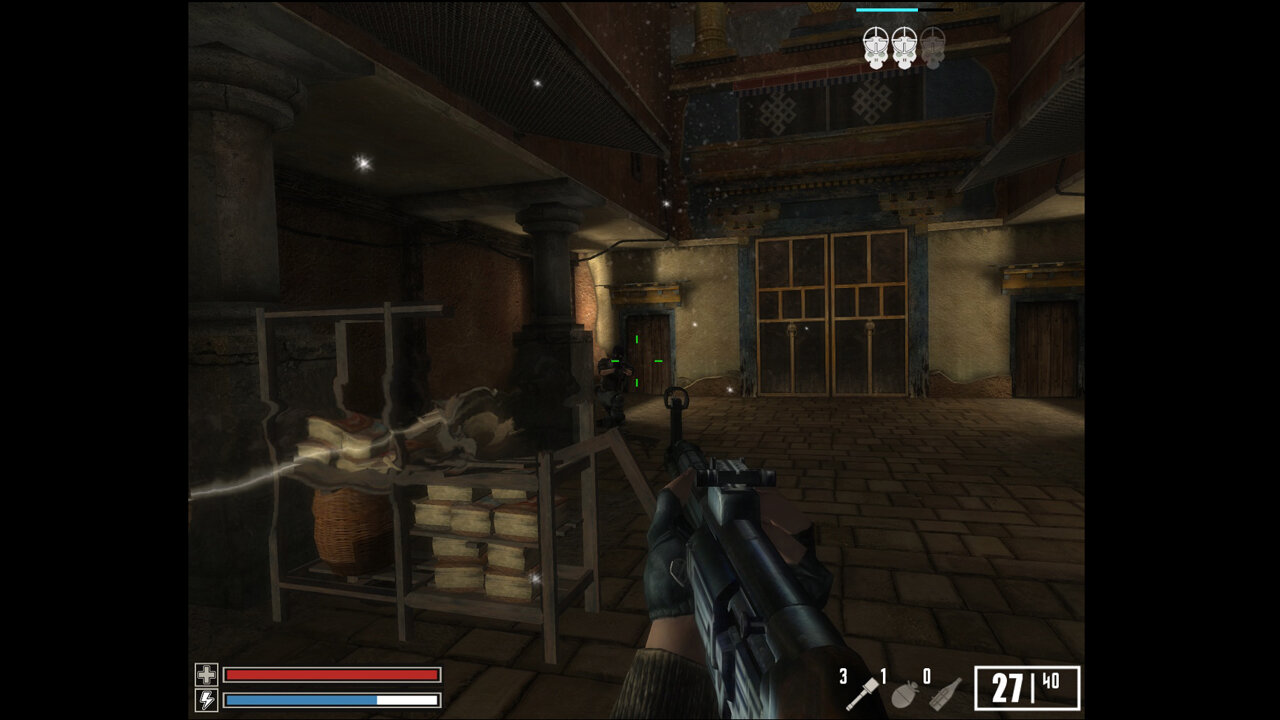Click the lightning stamina icon
This screenshot has width=1280, height=720.
207,701
